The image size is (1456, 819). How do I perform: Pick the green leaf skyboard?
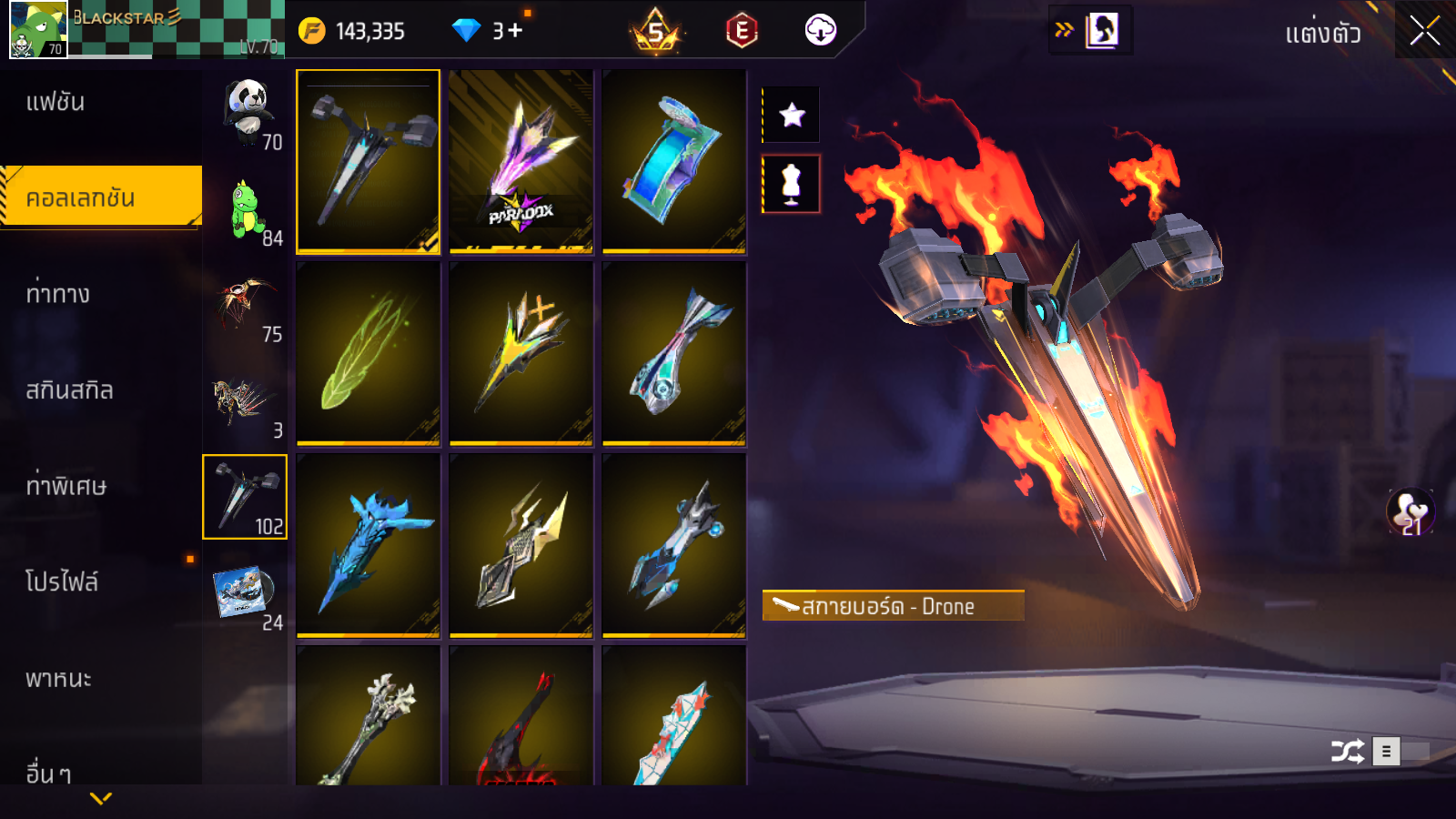pos(368,354)
